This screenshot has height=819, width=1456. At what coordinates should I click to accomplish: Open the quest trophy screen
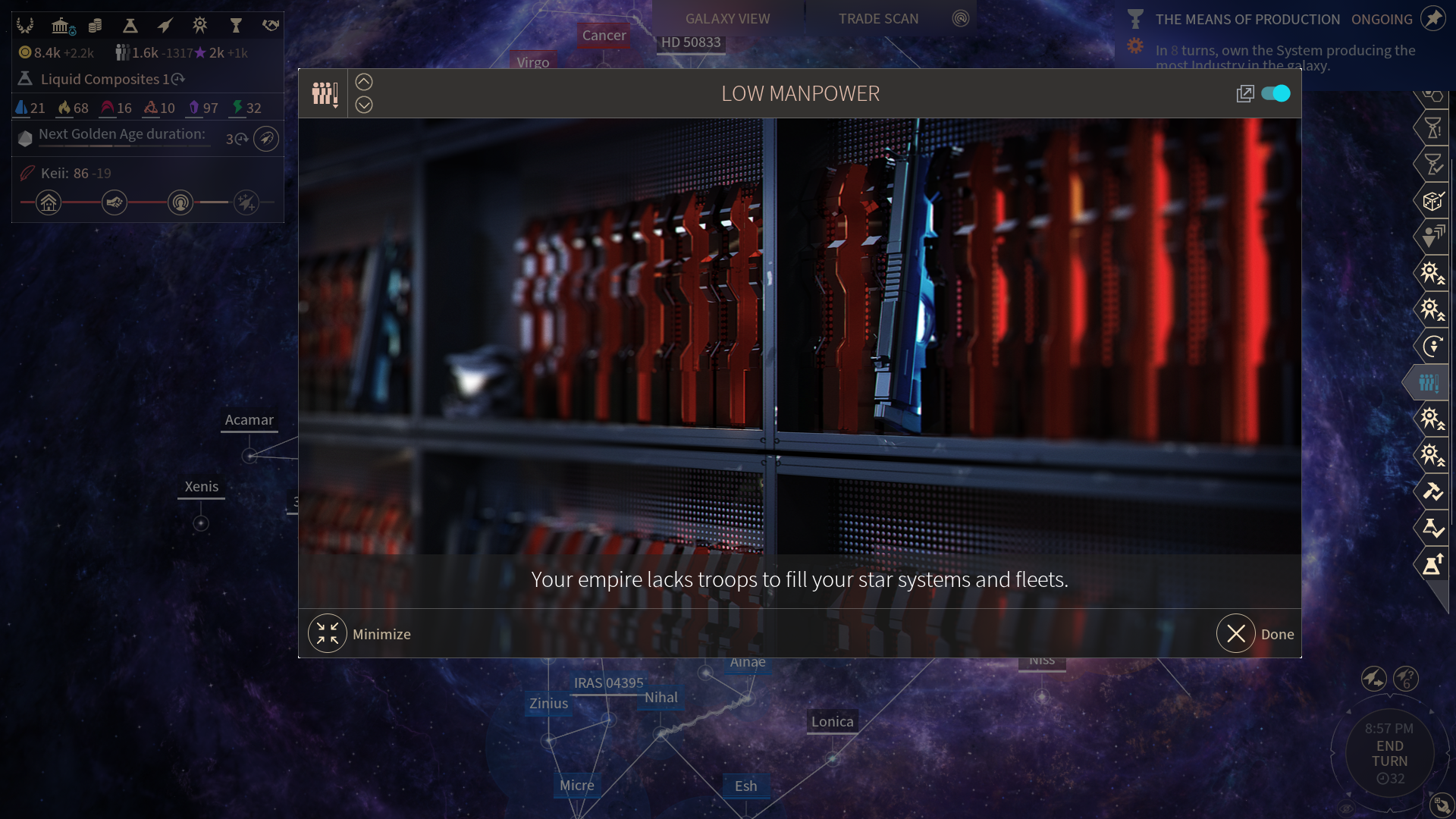[236, 26]
